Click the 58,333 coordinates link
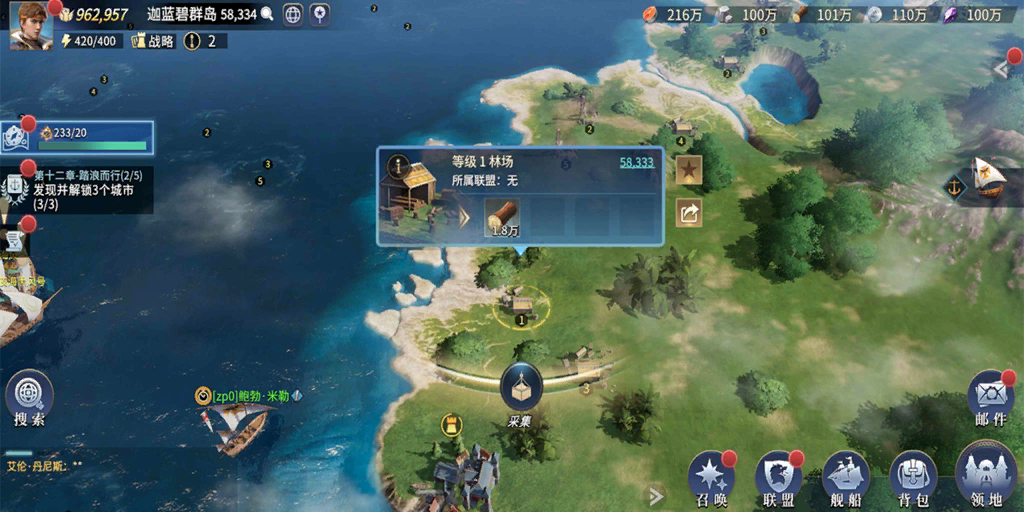Image resolution: width=1024 pixels, height=512 pixels. [636, 162]
